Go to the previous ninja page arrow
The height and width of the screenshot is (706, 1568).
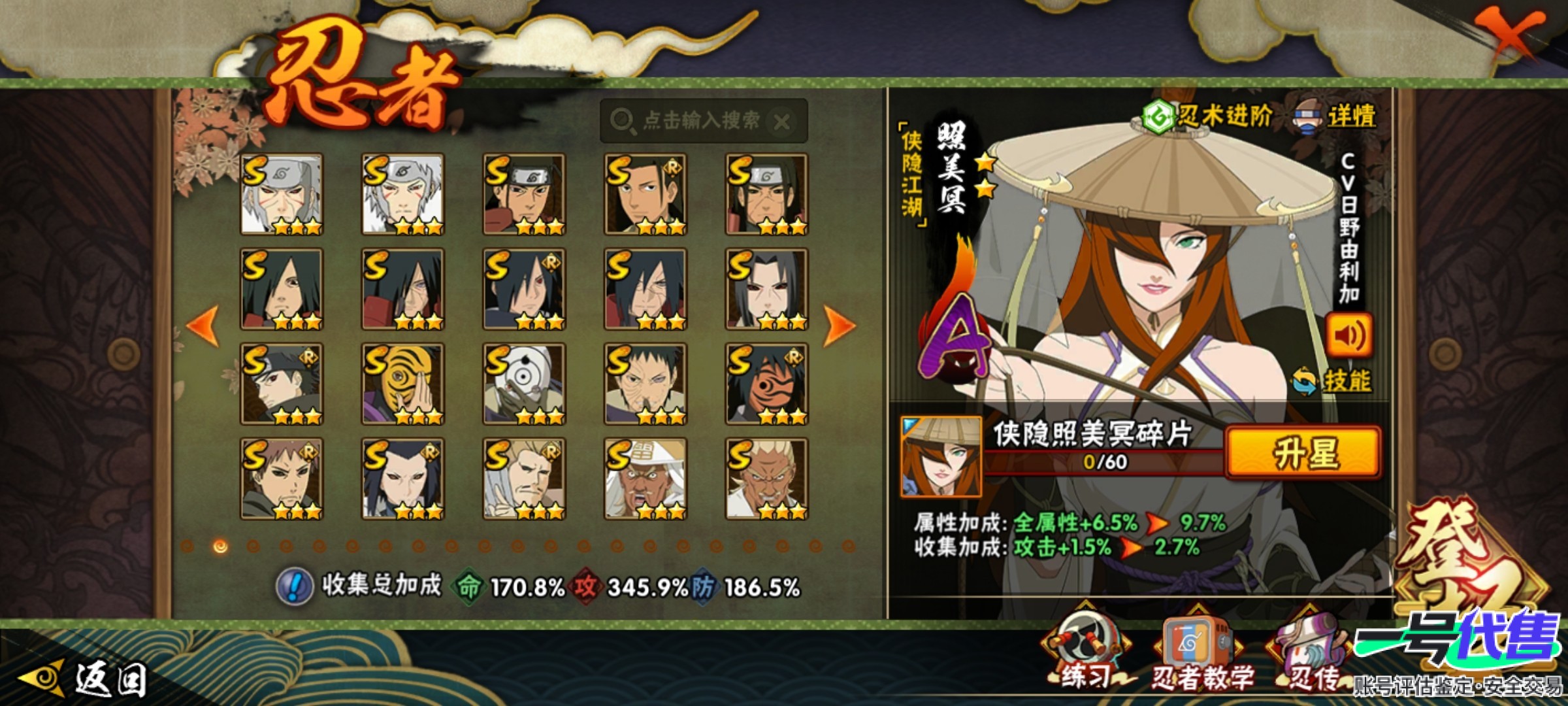pyautogui.click(x=204, y=325)
